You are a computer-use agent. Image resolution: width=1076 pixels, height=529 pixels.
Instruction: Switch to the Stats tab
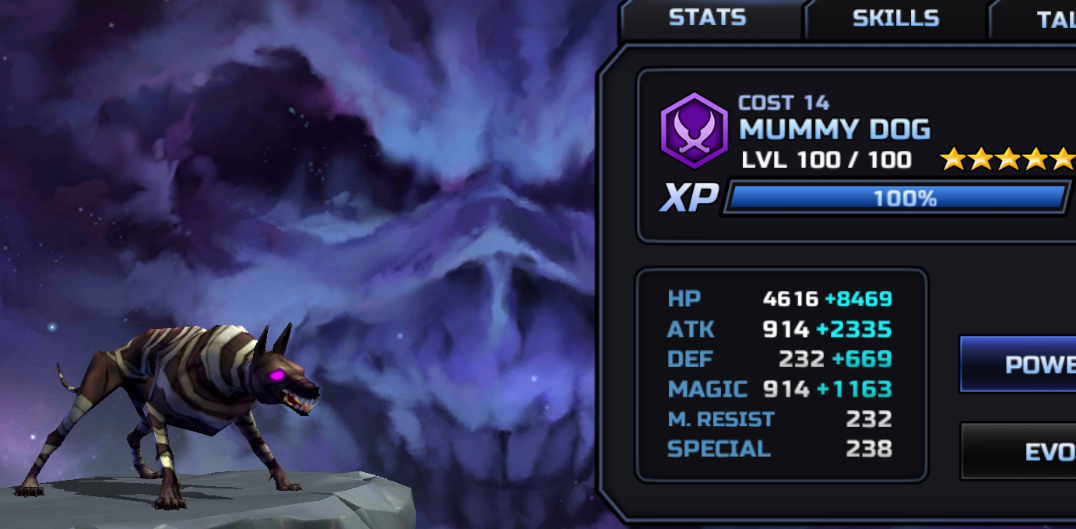707,18
